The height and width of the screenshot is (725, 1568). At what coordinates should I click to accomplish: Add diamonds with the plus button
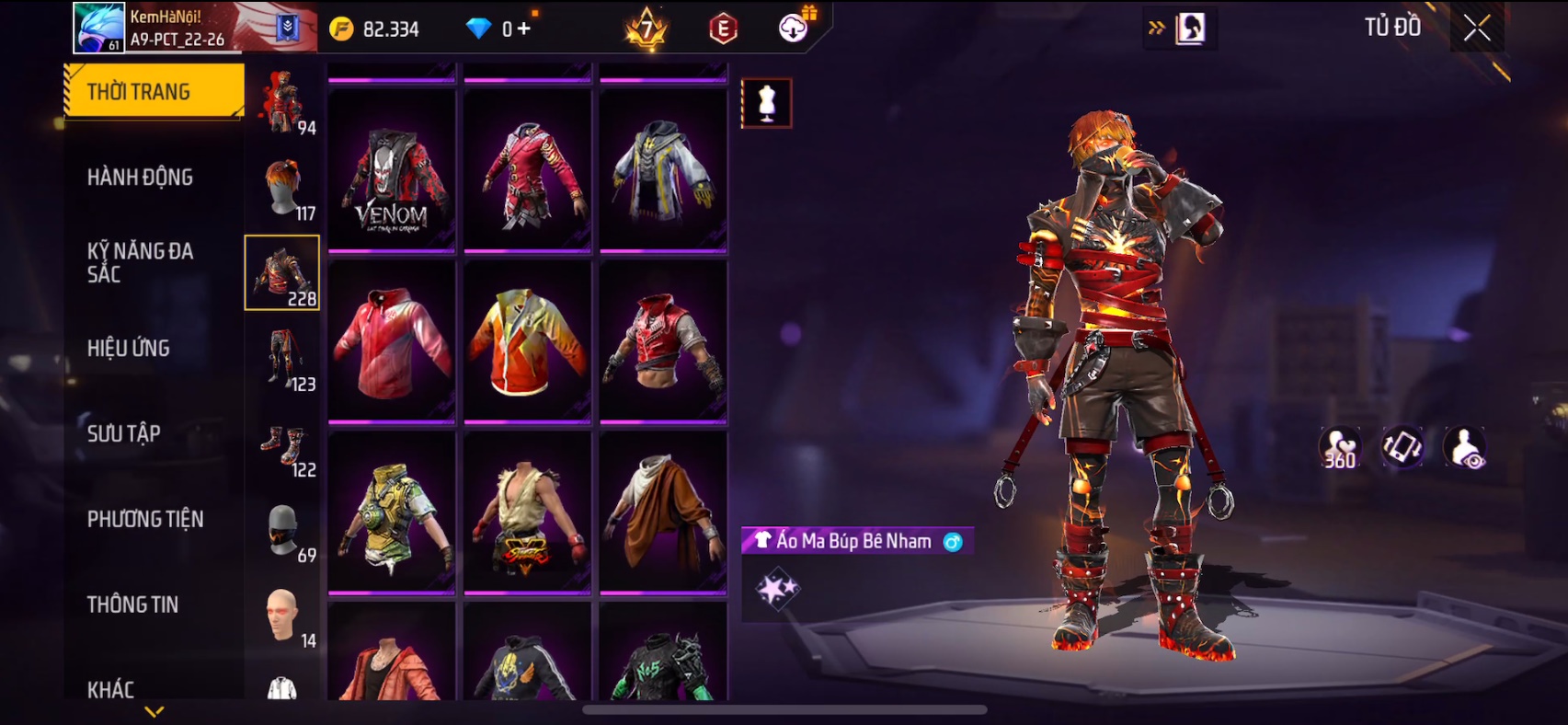click(524, 29)
